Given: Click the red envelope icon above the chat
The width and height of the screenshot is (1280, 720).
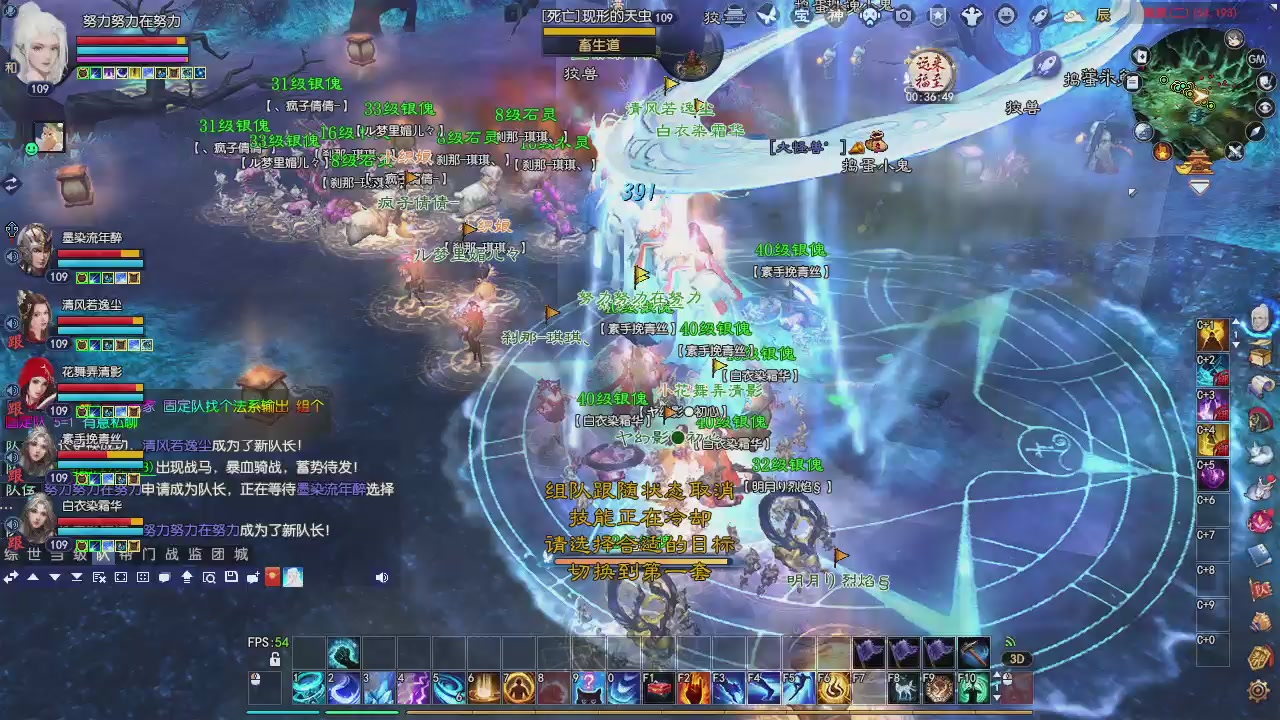Looking at the screenshot, I should pos(272,578).
